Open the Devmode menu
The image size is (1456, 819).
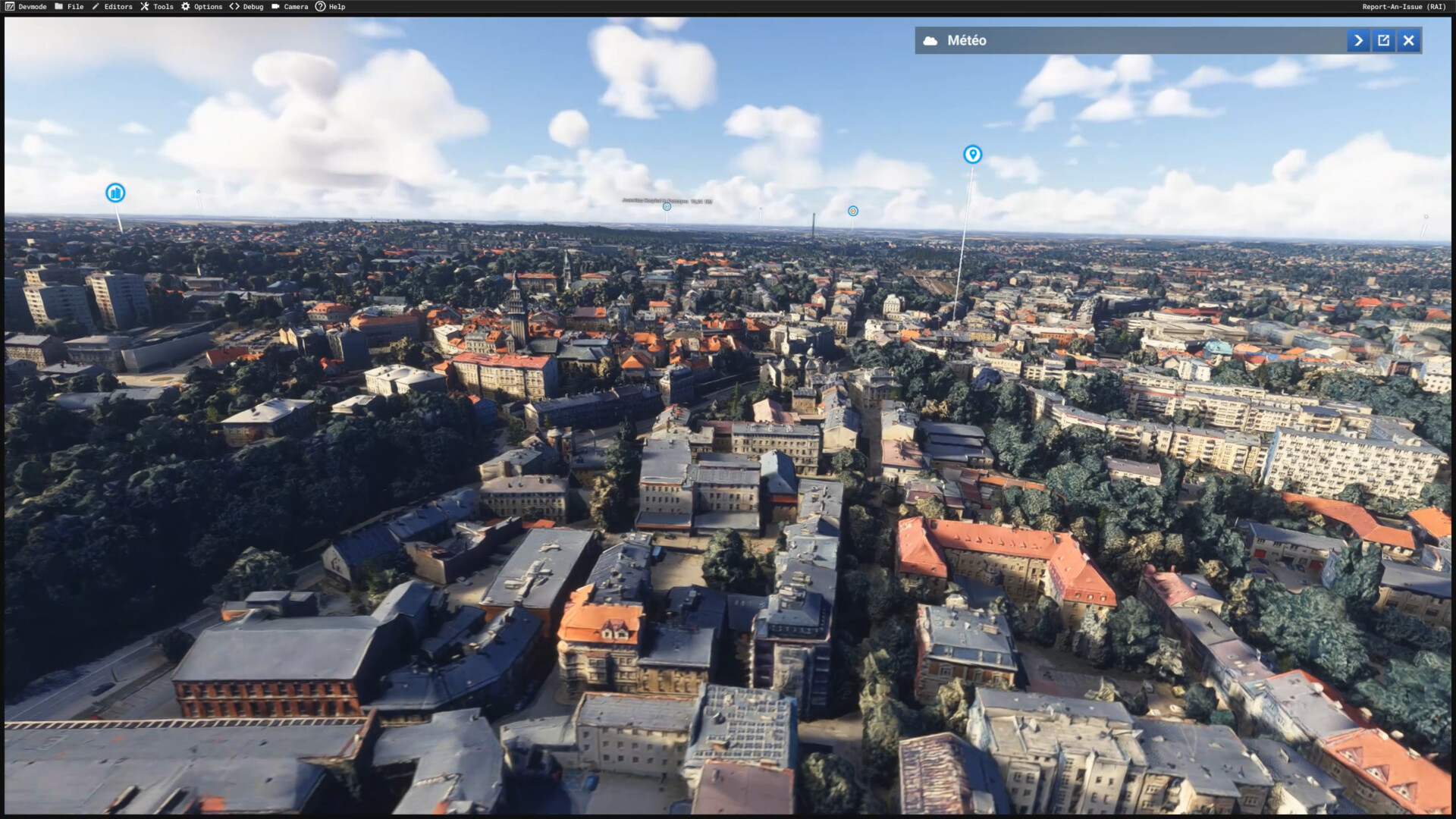tap(27, 7)
